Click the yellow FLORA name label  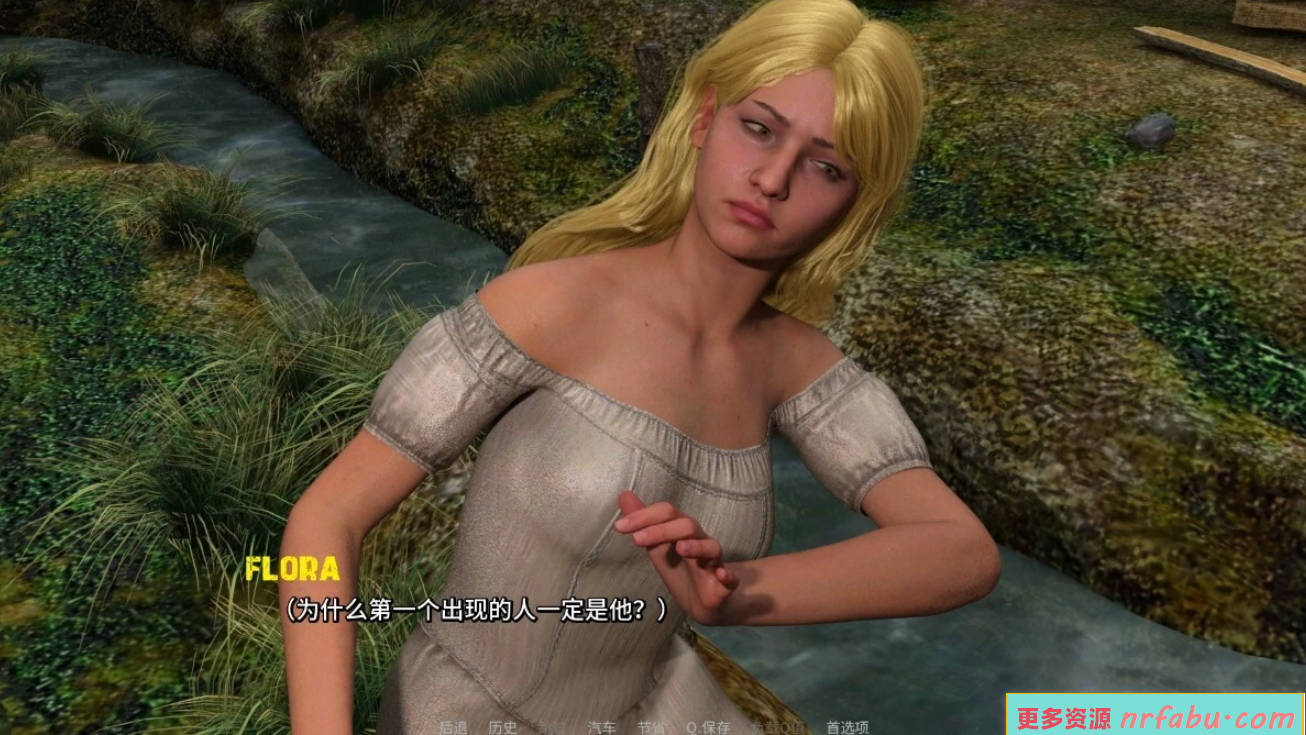tap(294, 570)
